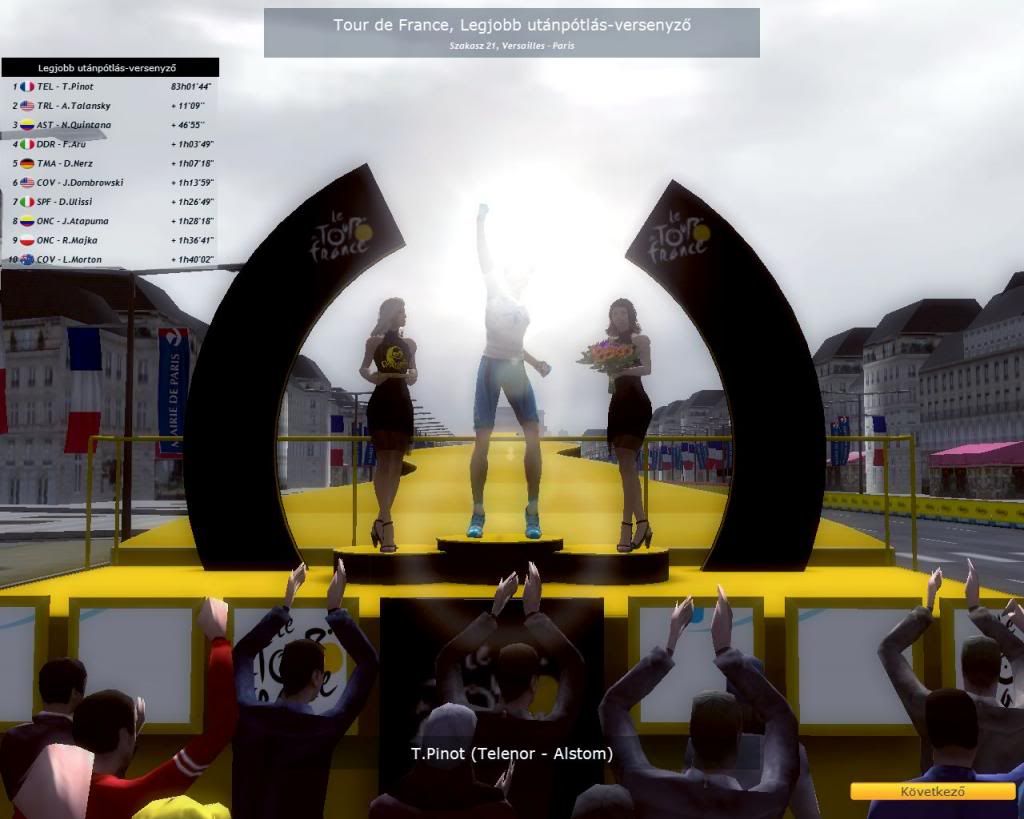Continue with the Következő button
This screenshot has height=819, width=1024.
point(932,791)
